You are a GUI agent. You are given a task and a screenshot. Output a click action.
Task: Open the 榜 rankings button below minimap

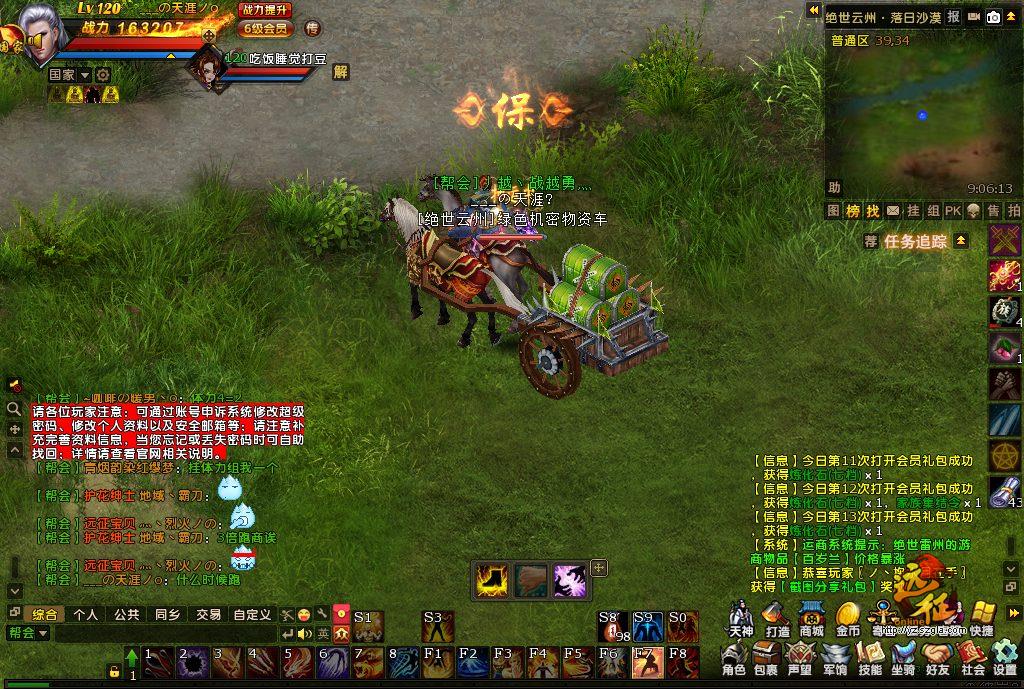[853, 211]
